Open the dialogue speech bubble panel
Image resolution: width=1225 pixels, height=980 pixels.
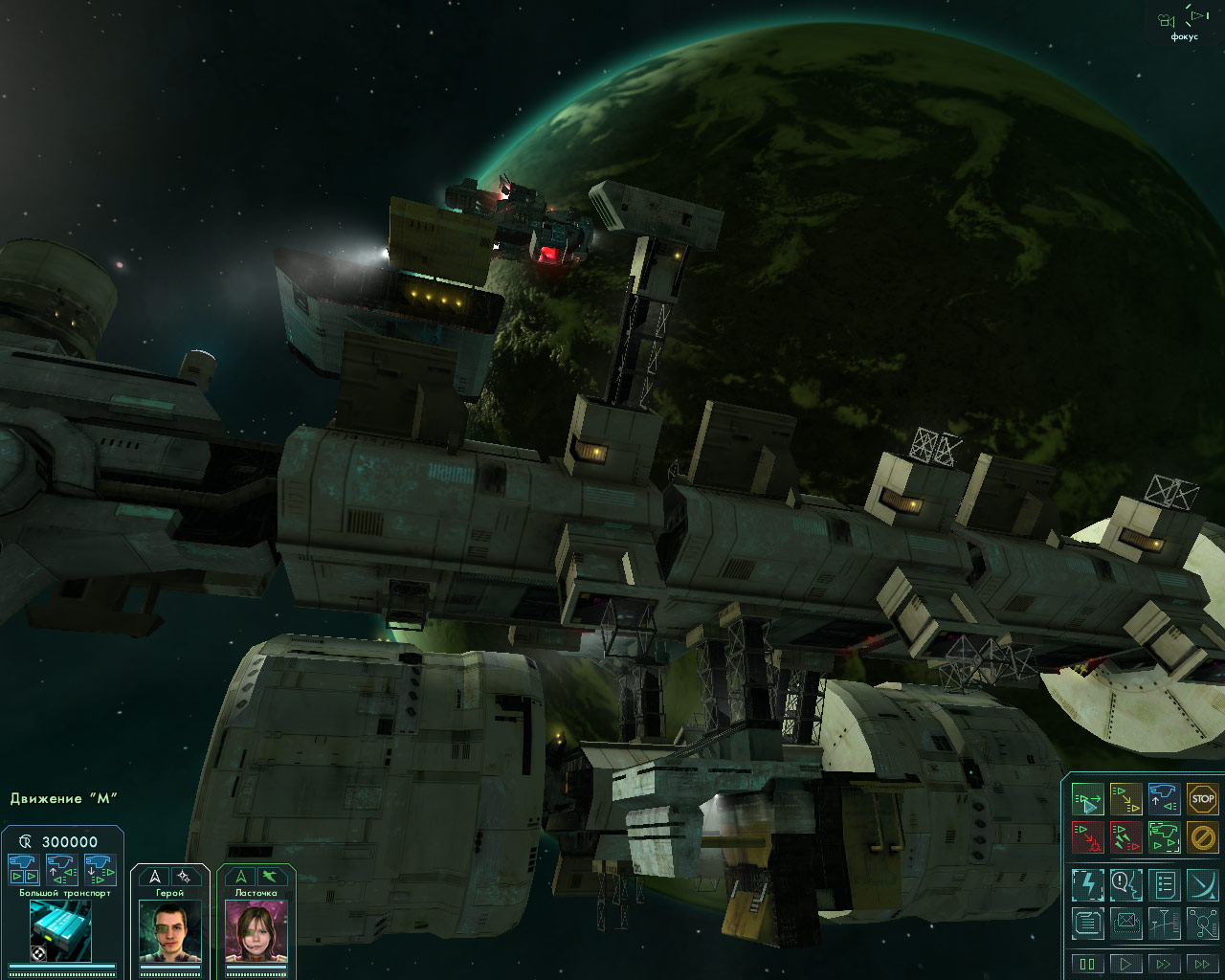click(1125, 884)
